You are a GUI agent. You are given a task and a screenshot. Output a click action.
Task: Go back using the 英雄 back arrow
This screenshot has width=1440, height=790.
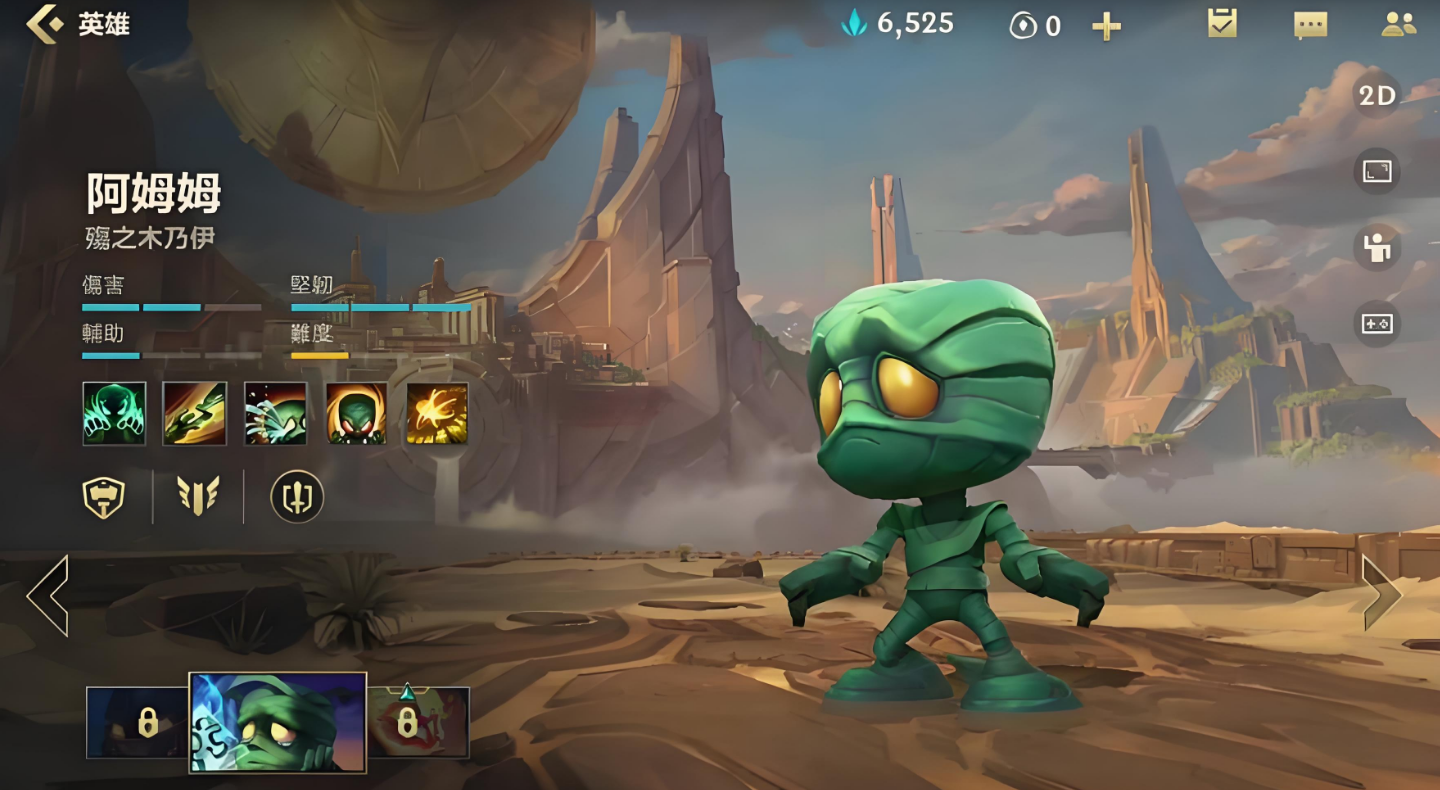45,24
